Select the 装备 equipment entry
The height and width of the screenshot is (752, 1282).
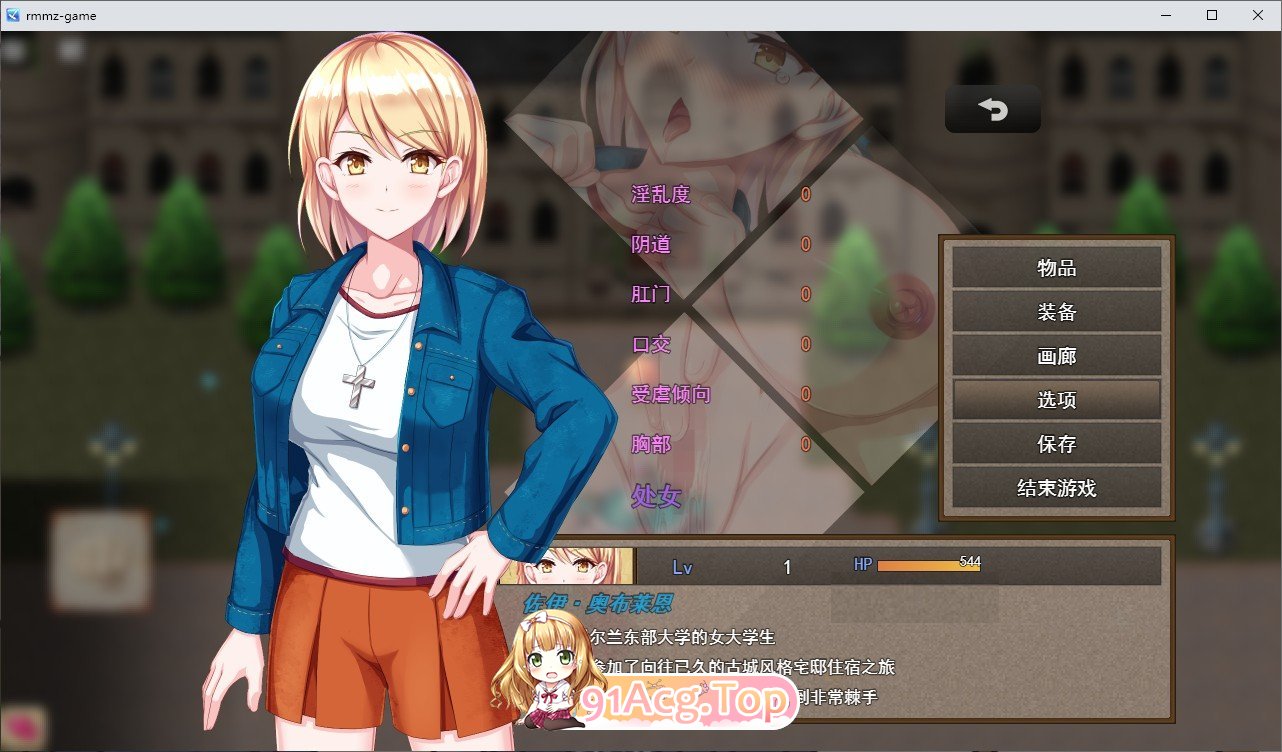pyautogui.click(x=1056, y=312)
